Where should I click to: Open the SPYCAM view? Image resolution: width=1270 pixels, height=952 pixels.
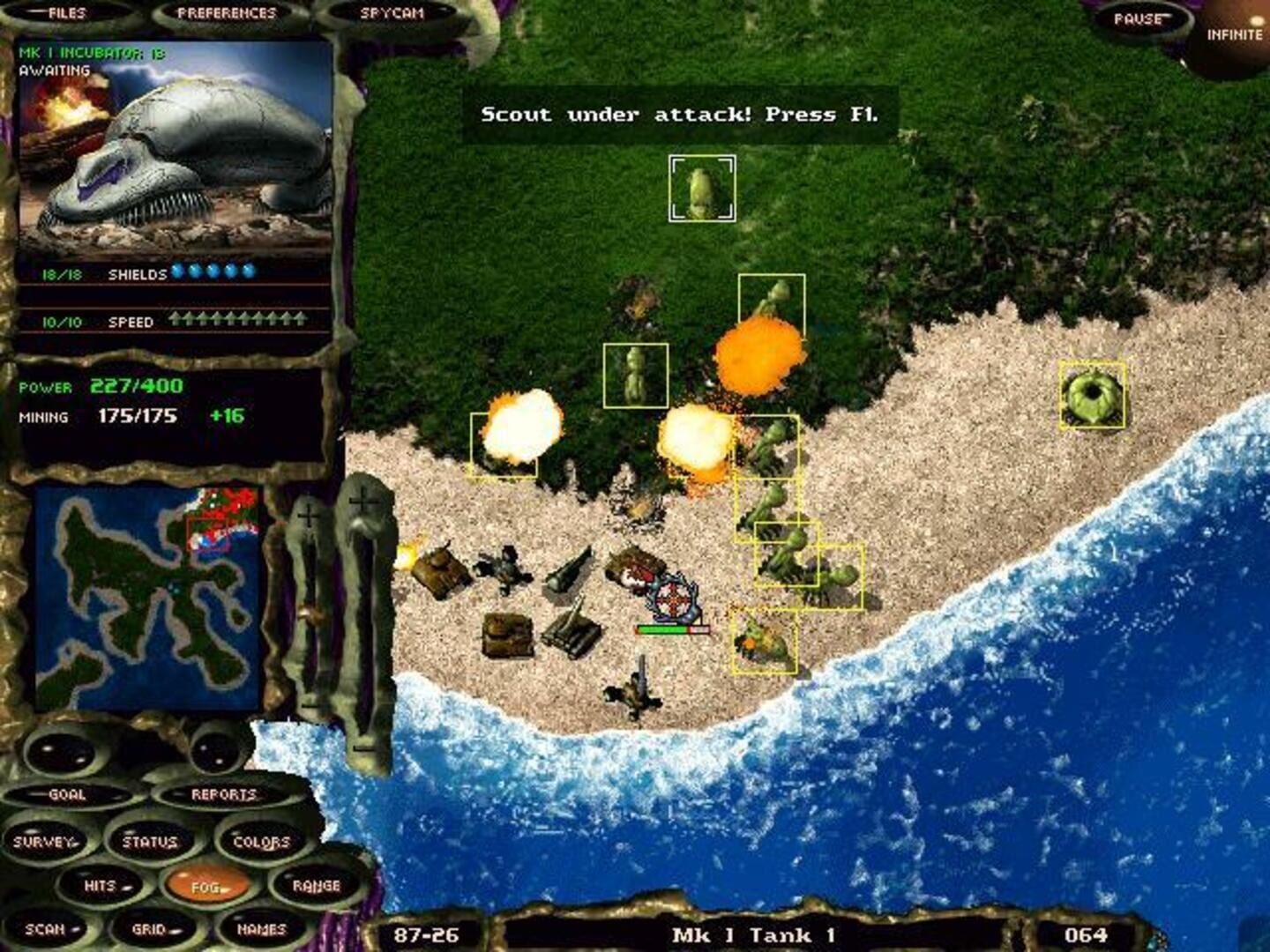[393, 12]
